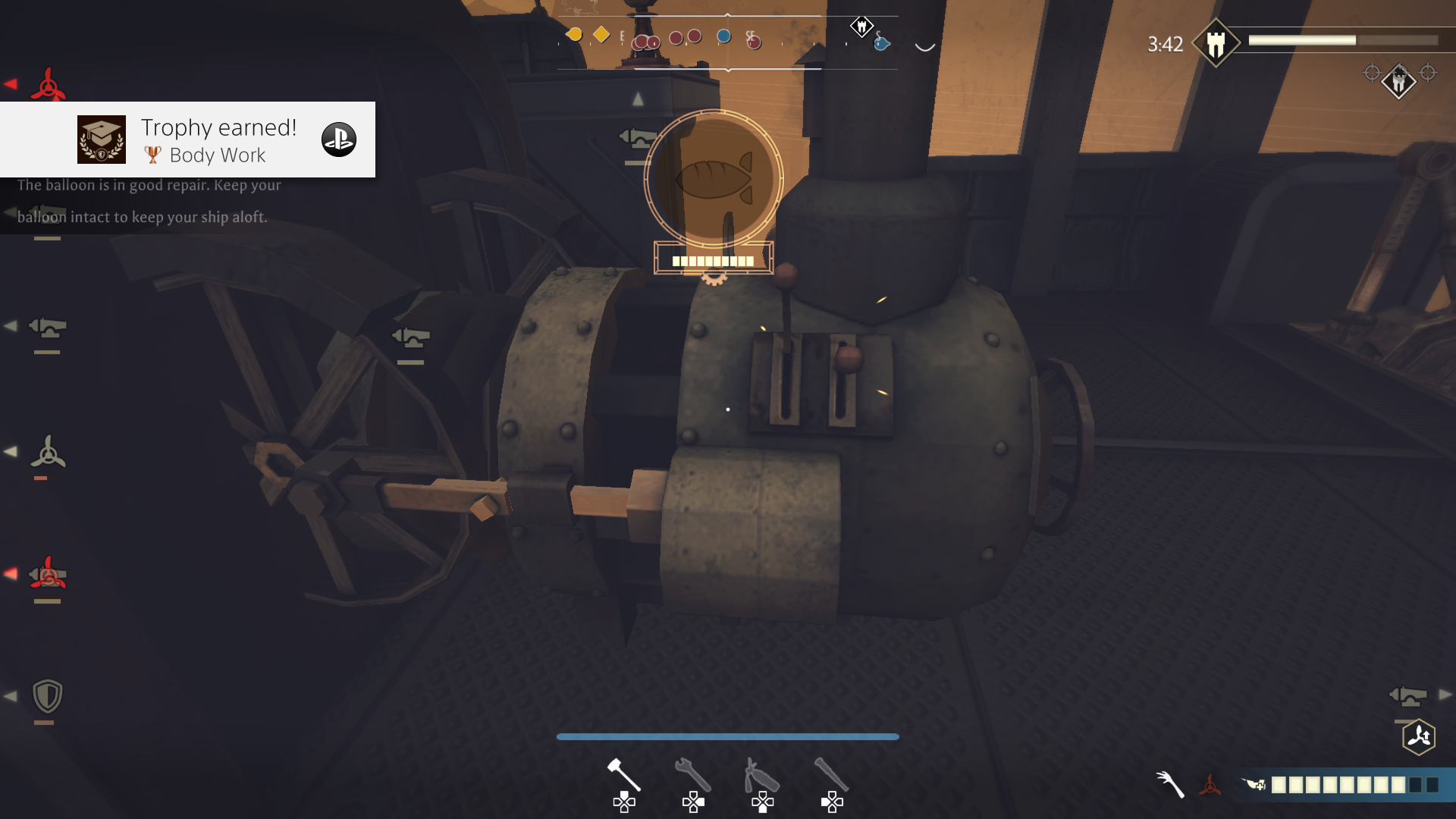Image resolution: width=1456 pixels, height=819 pixels.
Task: Expand the upward chevron on the compass bar
Action: point(728,14)
